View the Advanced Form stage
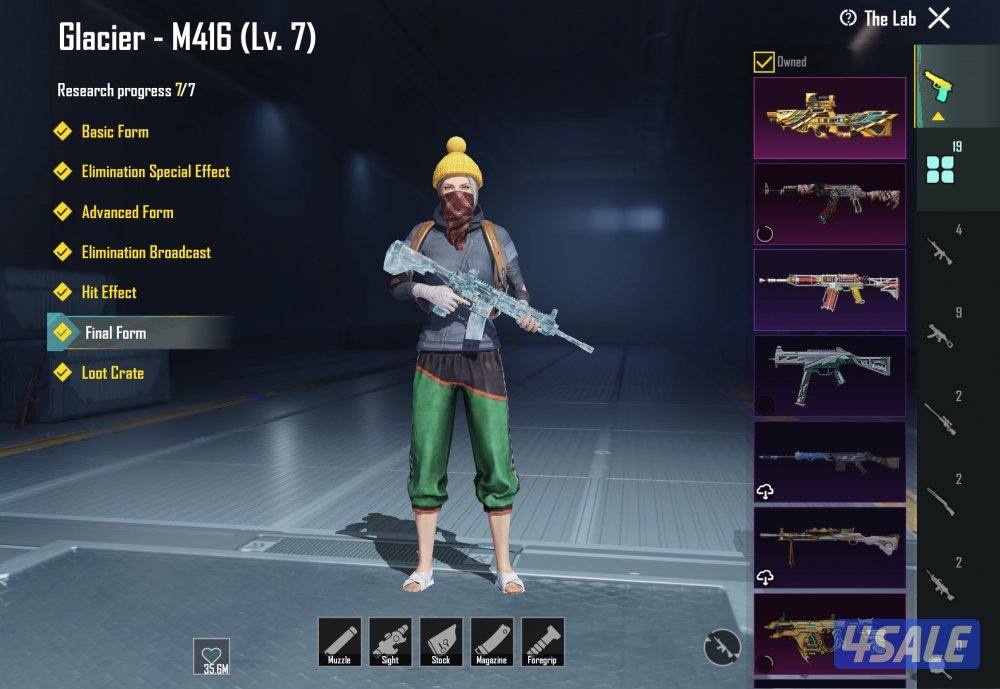The image size is (1000, 689). pos(127,212)
